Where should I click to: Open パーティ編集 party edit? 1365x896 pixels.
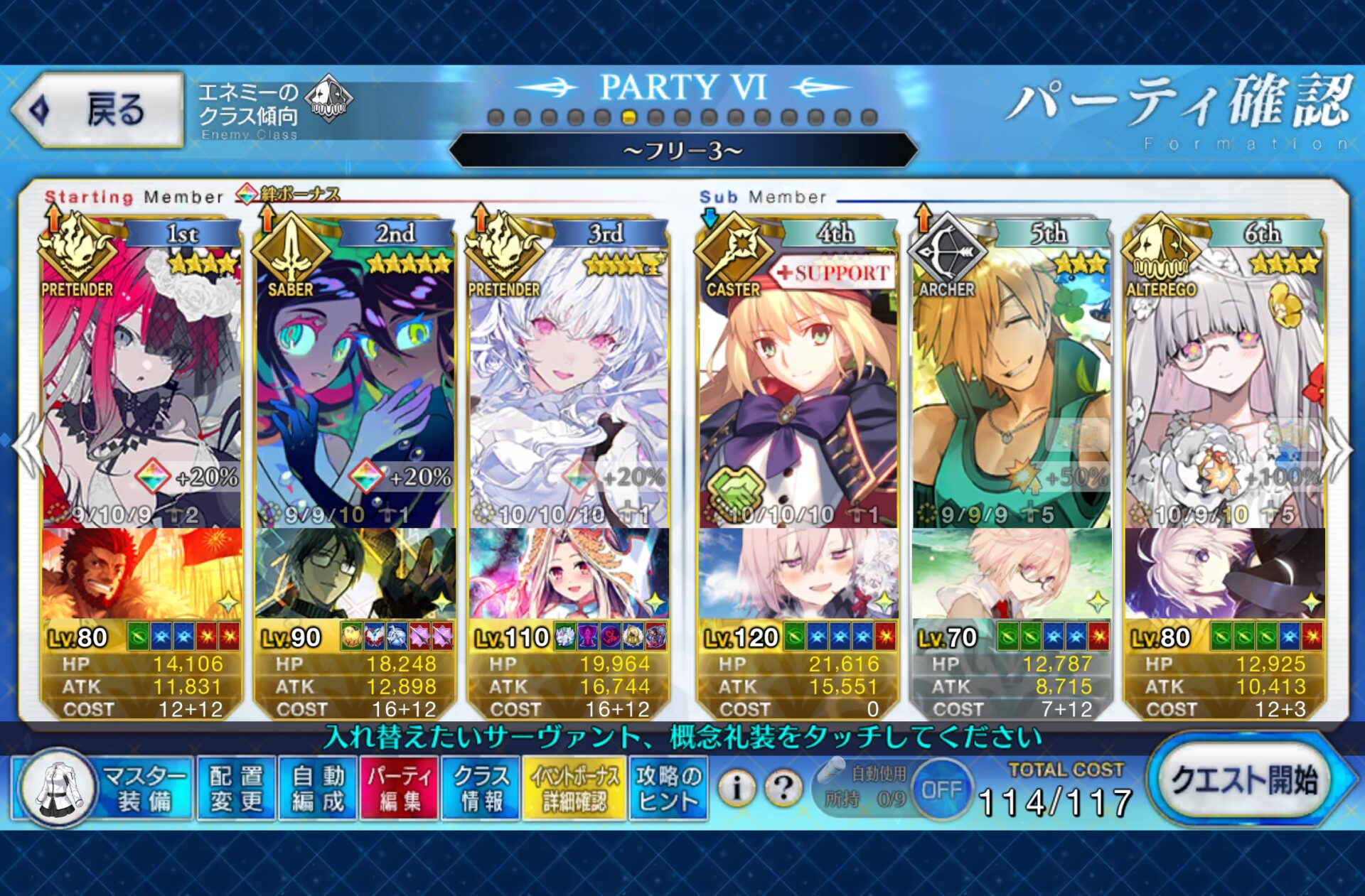point(400,789)
